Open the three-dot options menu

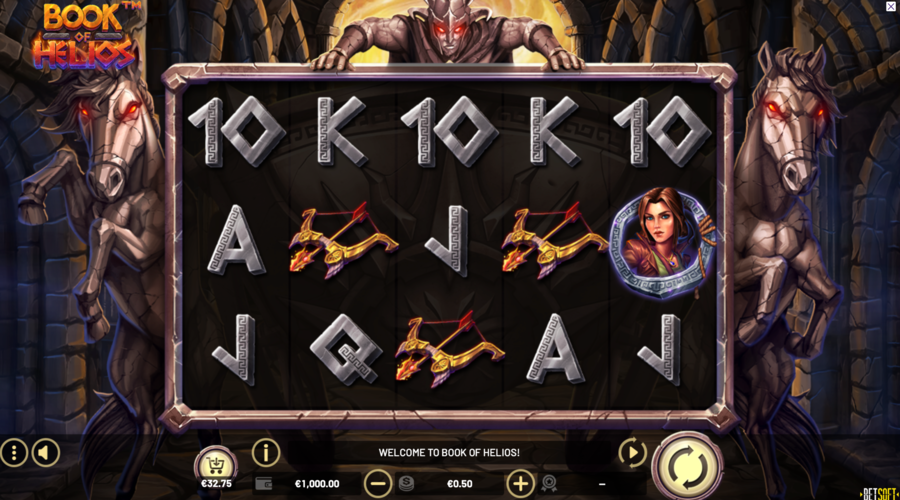[x=14, y=453]
